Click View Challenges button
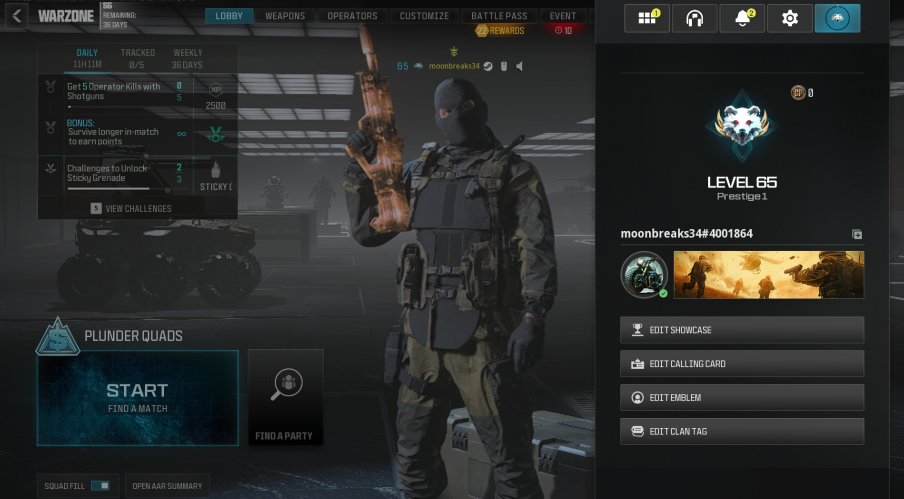904x499 pixels. click(131, 209)
